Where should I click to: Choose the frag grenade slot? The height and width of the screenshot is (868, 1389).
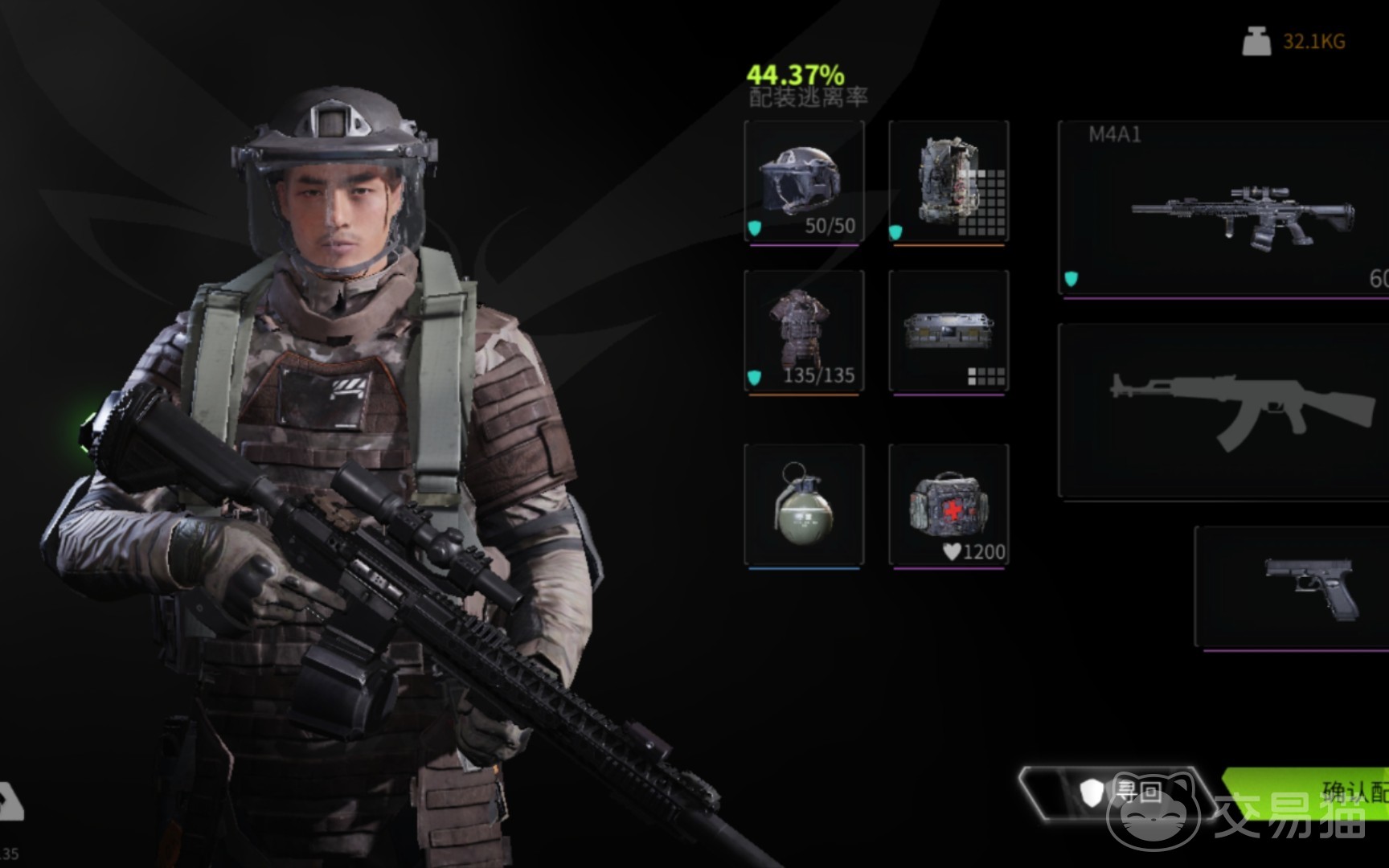tap(804, 505)
